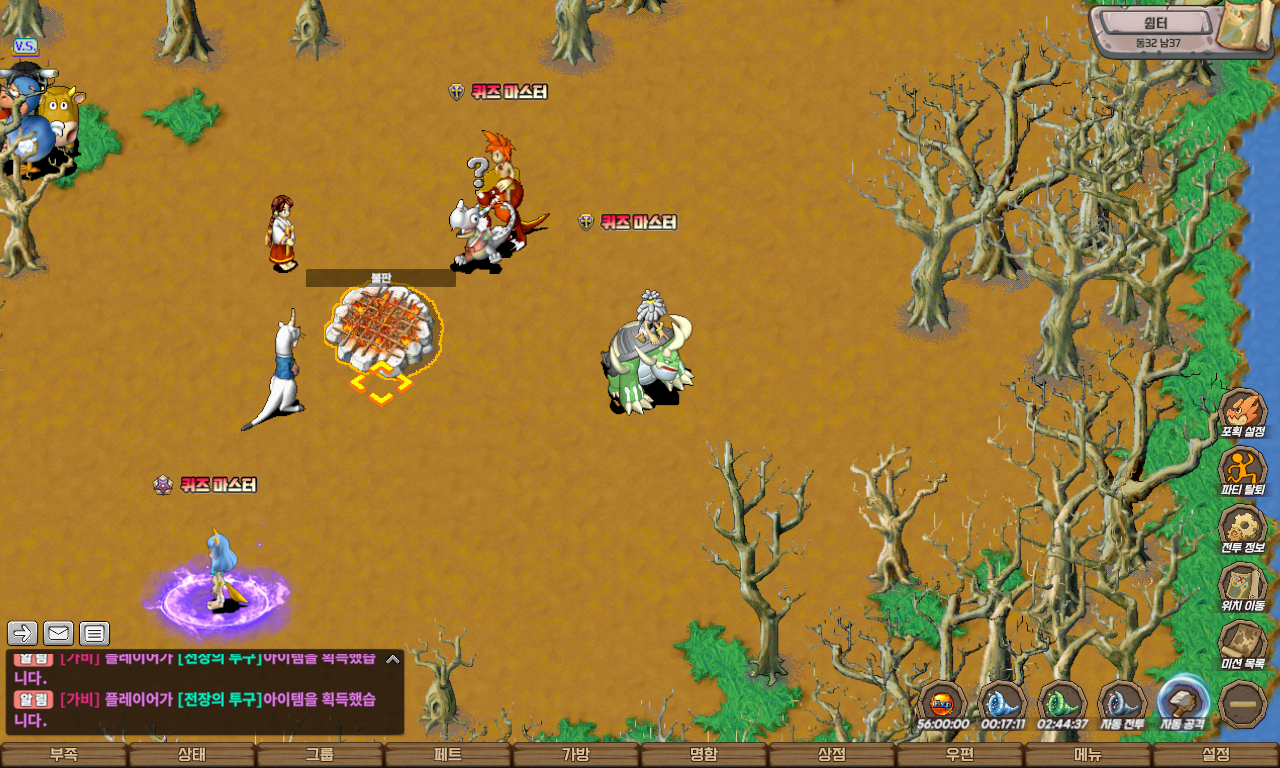
Task: Open the 미션 목록 mission list
Action: pos(1243,645)
